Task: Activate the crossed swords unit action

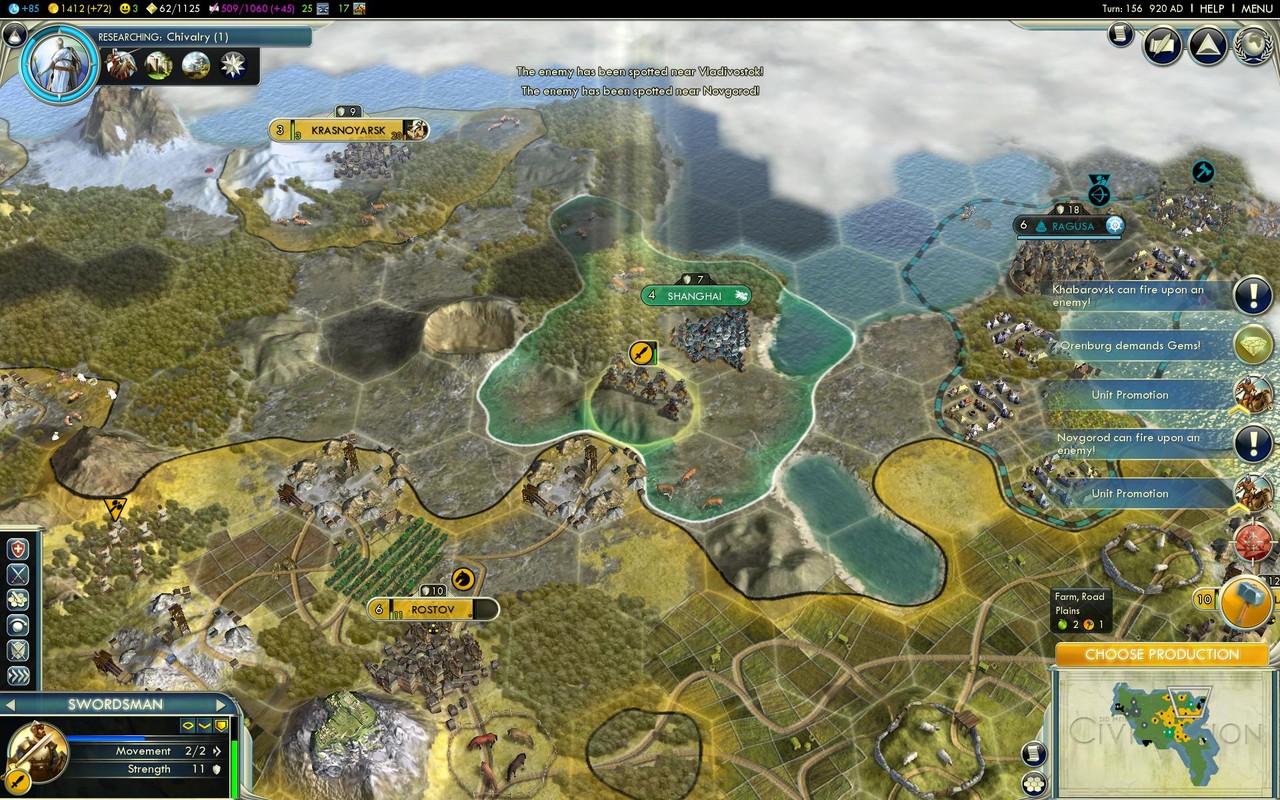Action: [18, 574]
